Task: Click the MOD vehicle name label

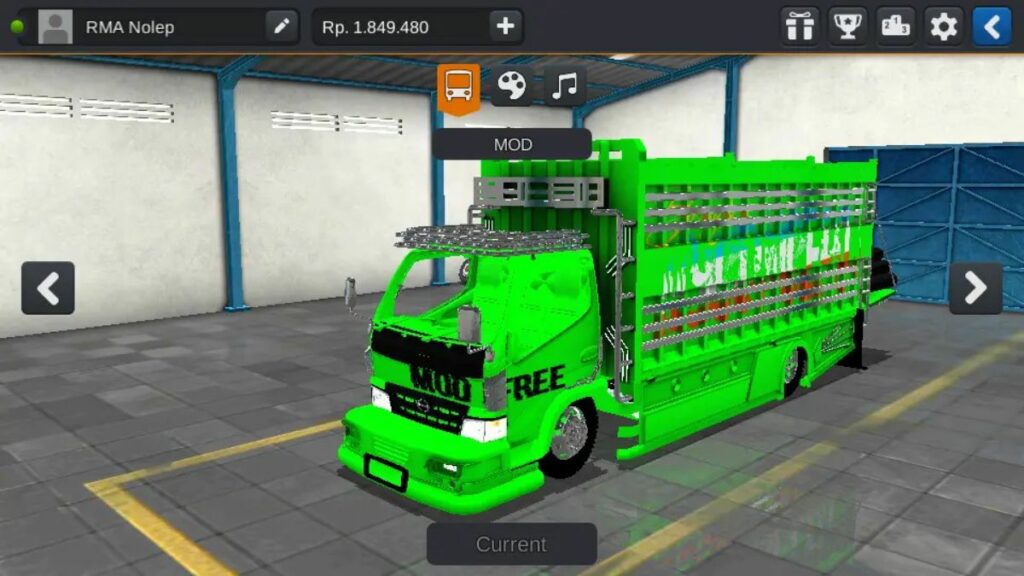Action: click(x=512, y=144)
